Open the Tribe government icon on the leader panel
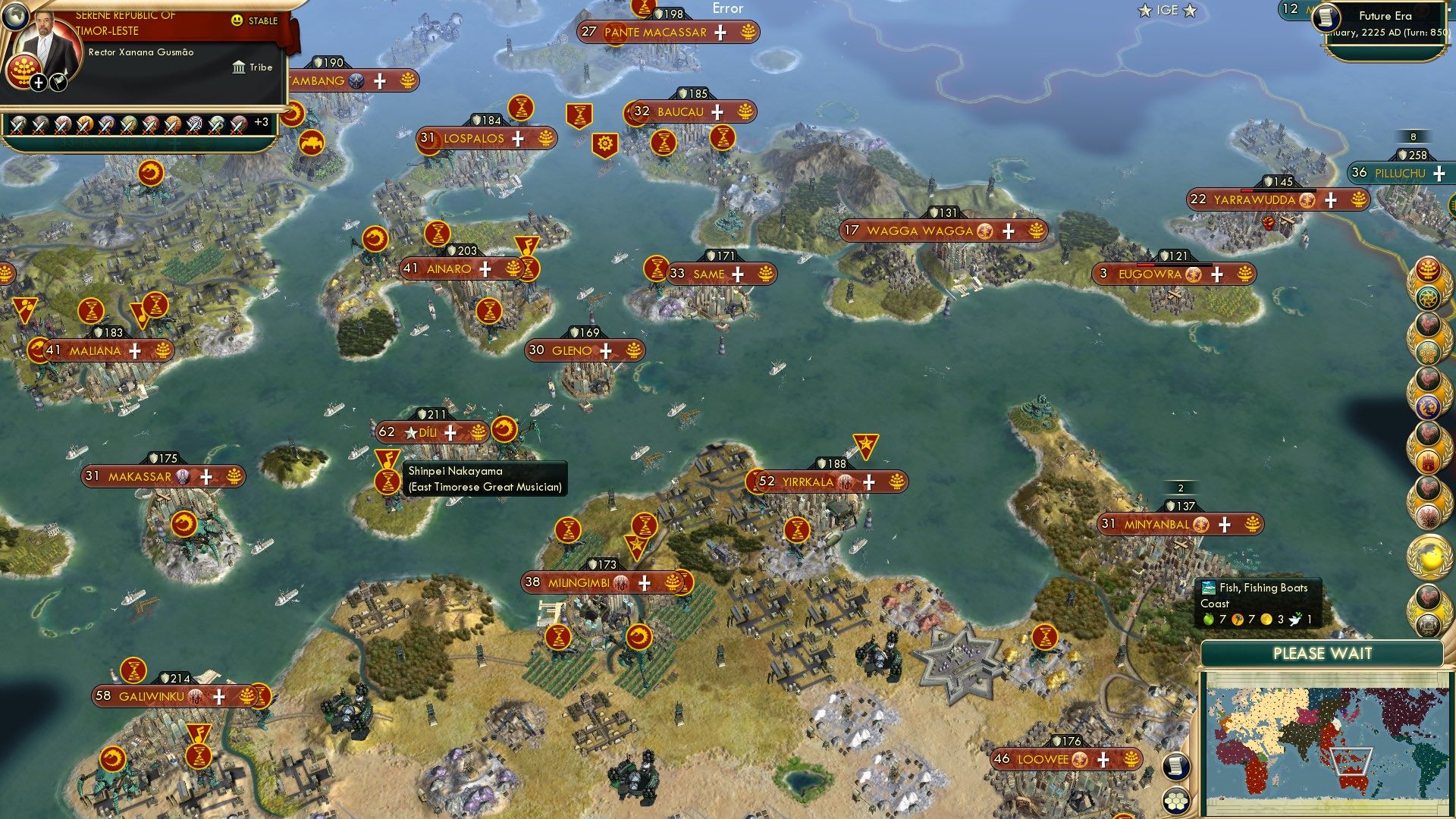The image size is (1456, 819). 239,67
